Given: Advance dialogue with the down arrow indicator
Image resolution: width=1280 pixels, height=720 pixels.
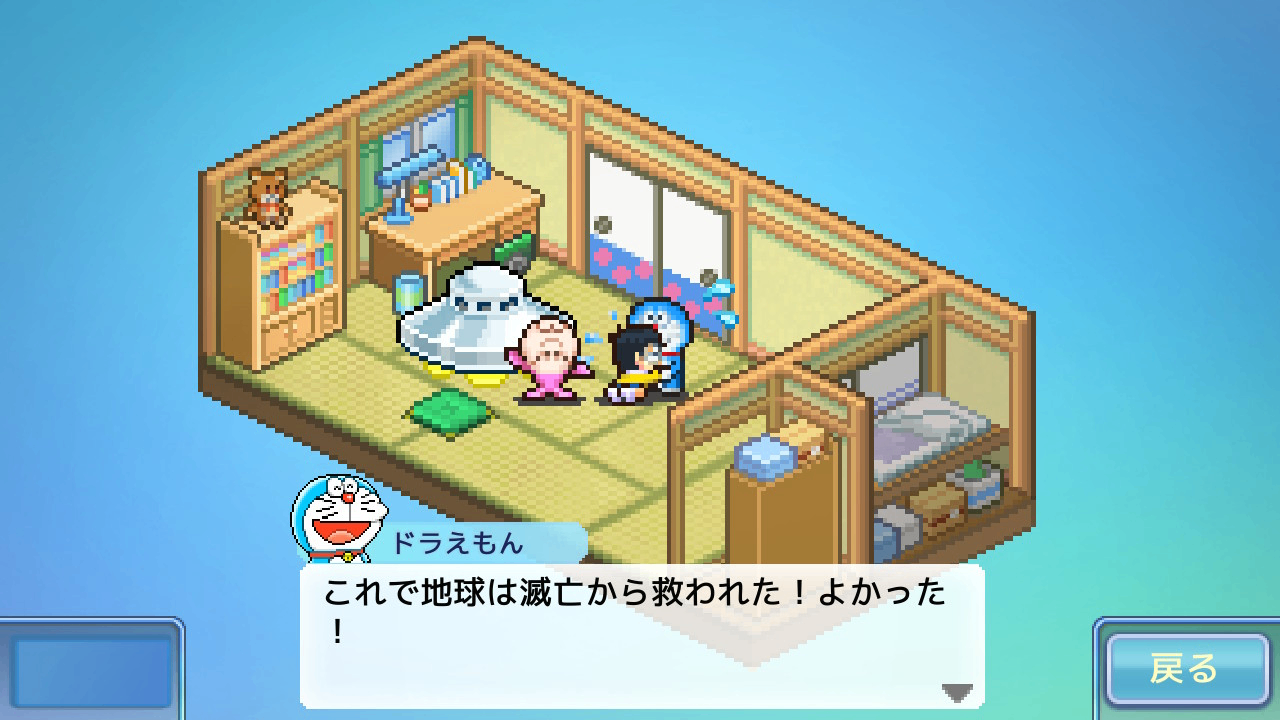Looking at the screenshot, I should tap(957, 692).
